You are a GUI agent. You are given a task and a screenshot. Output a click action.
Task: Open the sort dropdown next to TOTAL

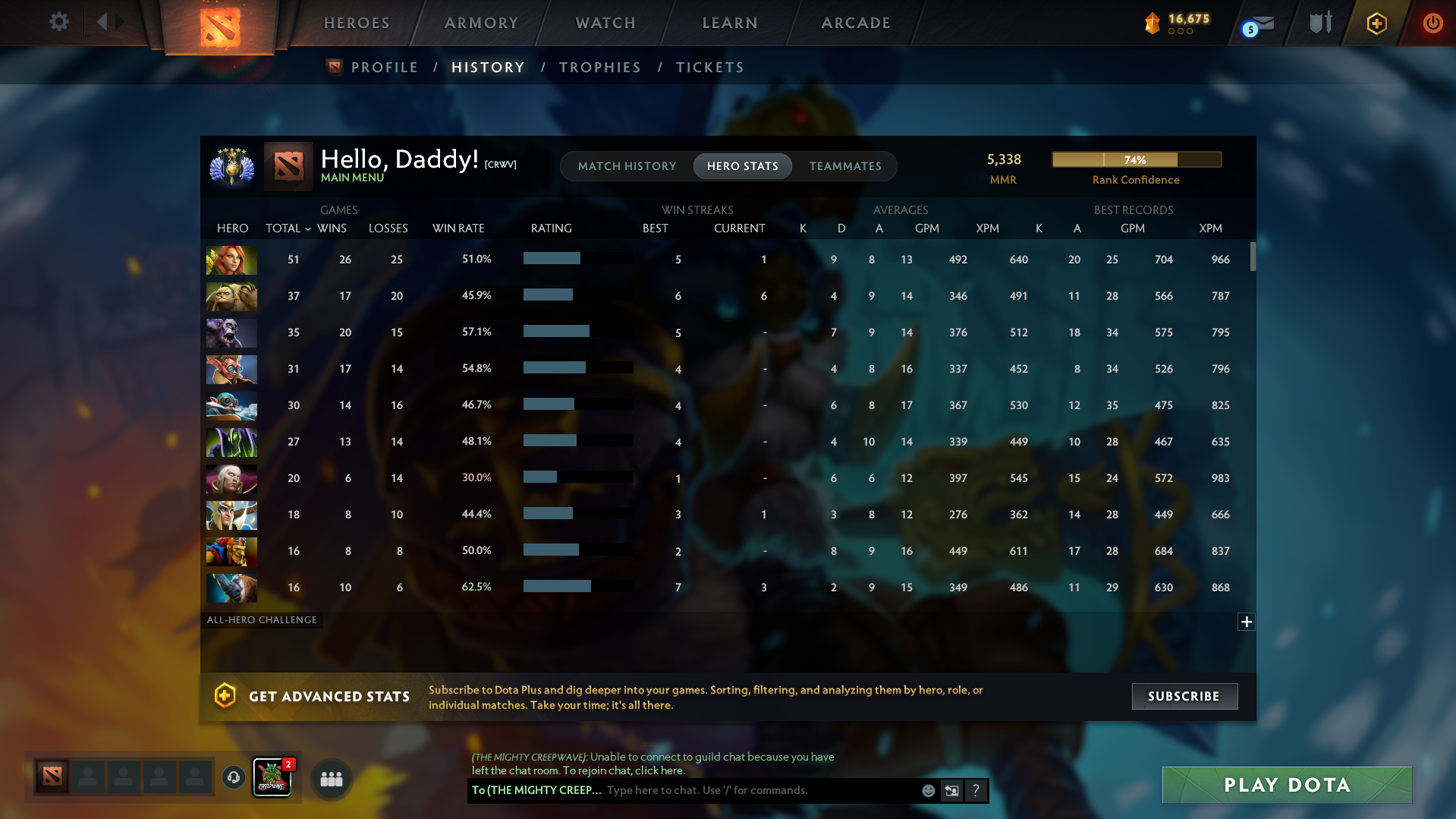click(308, 228)
